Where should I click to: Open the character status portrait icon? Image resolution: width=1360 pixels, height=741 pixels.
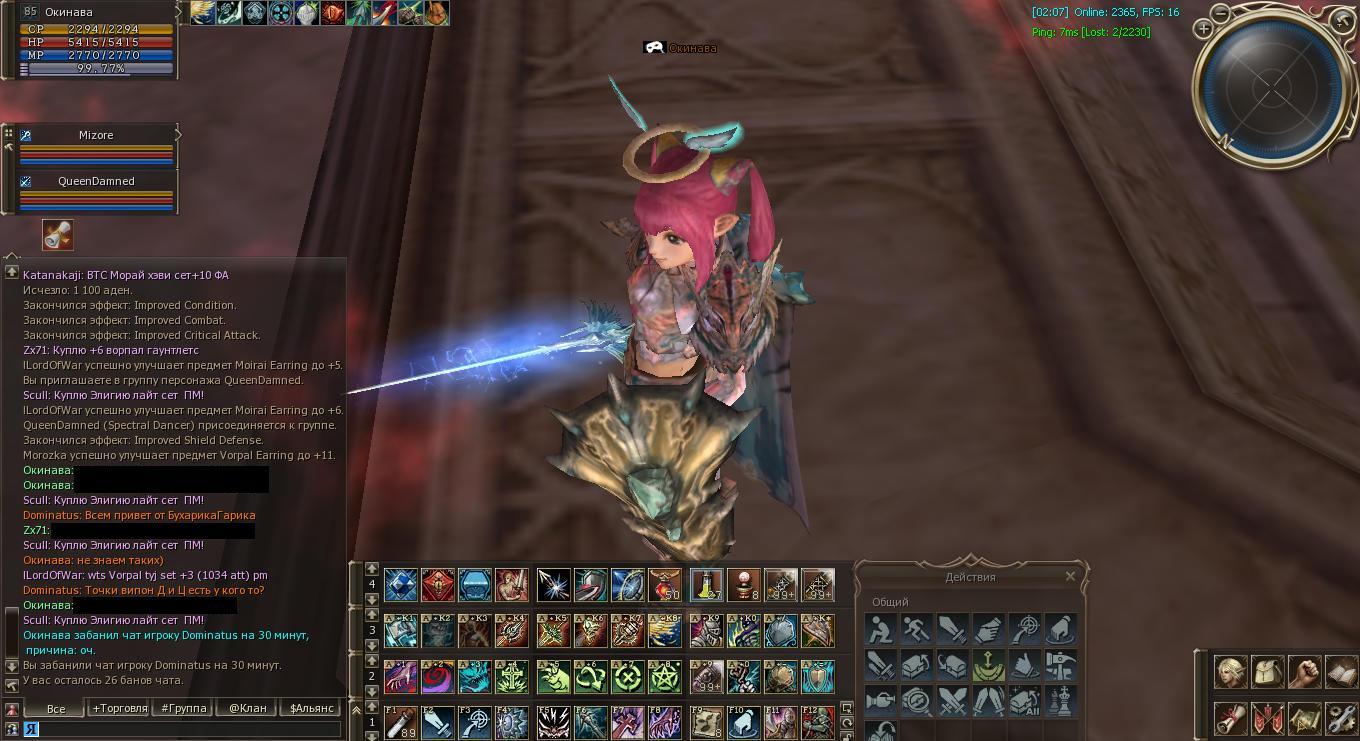(x=1230, y=671)
